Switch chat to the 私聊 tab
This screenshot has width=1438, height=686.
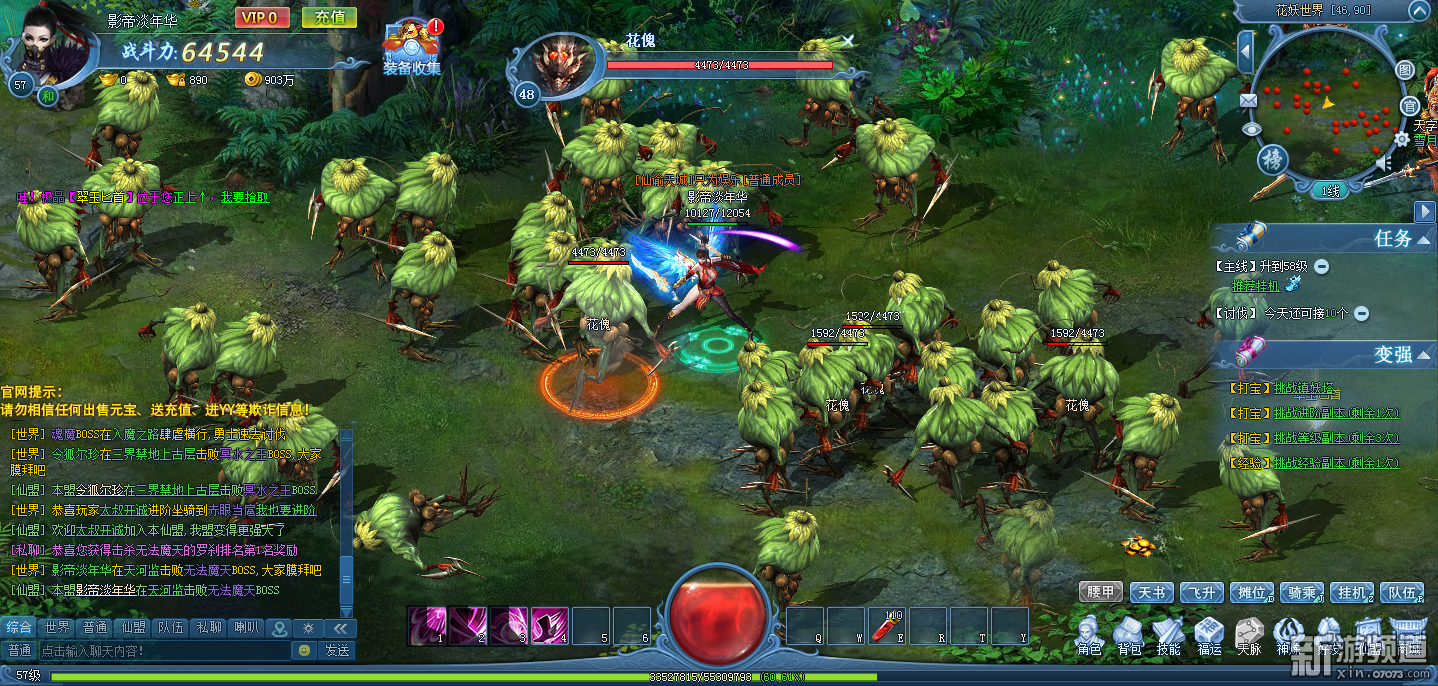209,628
